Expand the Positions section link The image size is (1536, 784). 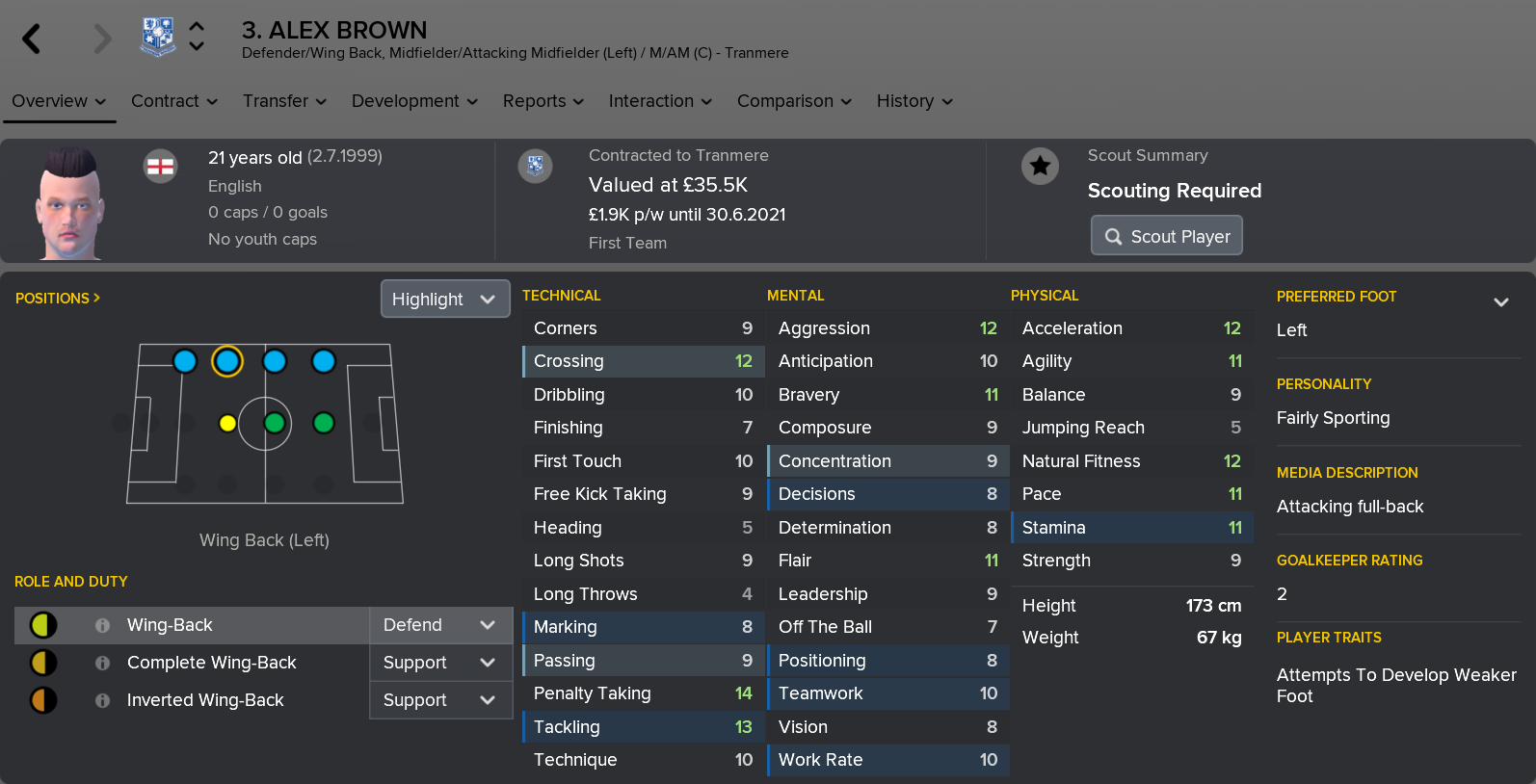coord(58,299)
